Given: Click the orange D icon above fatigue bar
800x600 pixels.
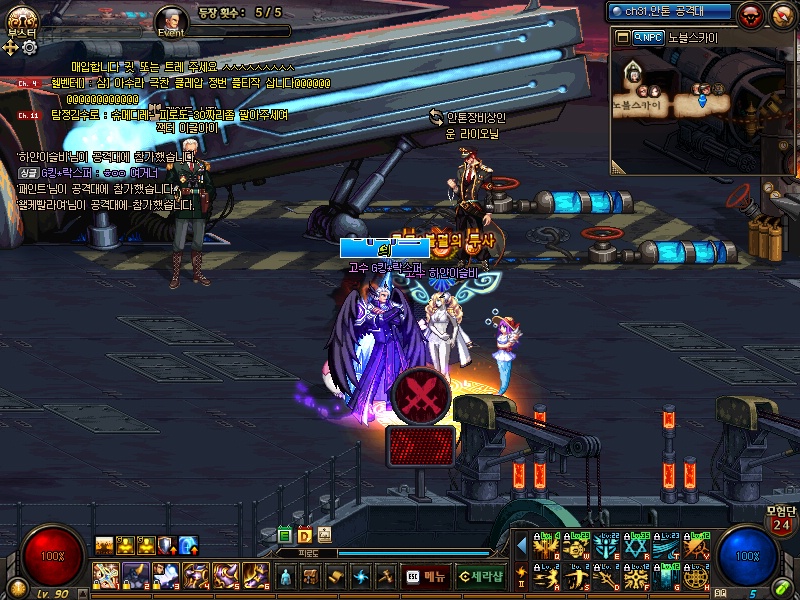Looking at the screenshot, I should (x=305, y=535).
